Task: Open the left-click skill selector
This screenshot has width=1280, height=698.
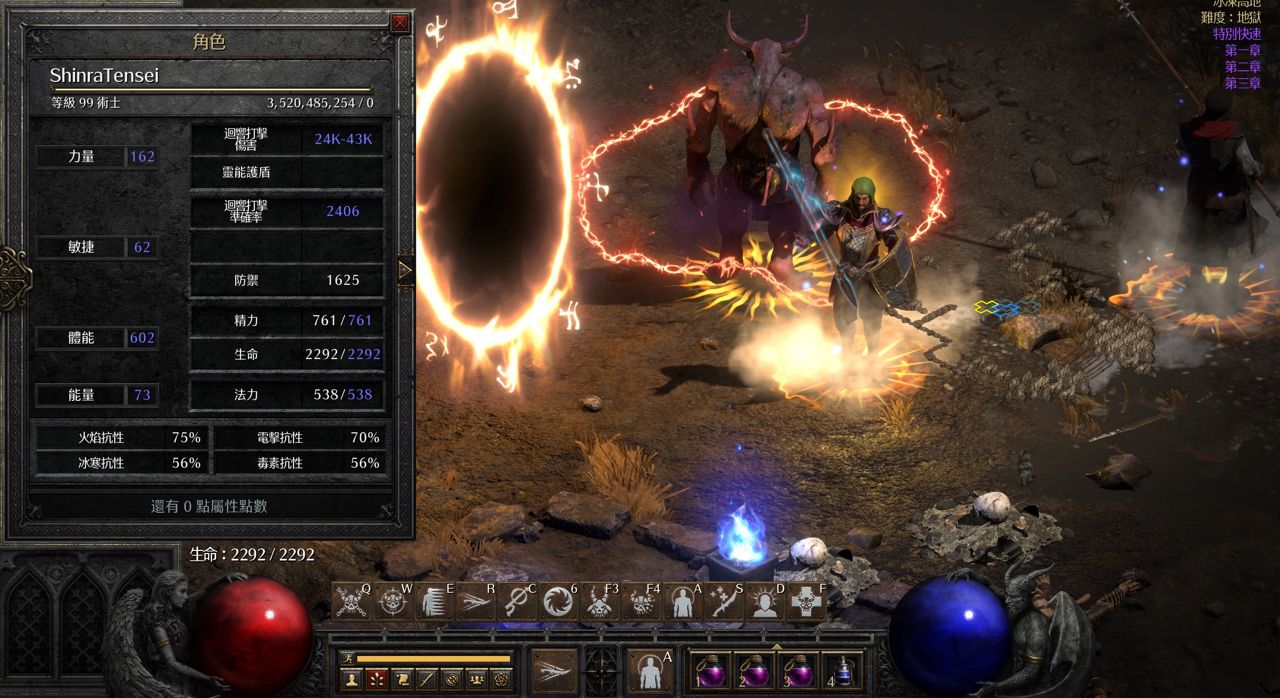Action: [x=555, y=670]
